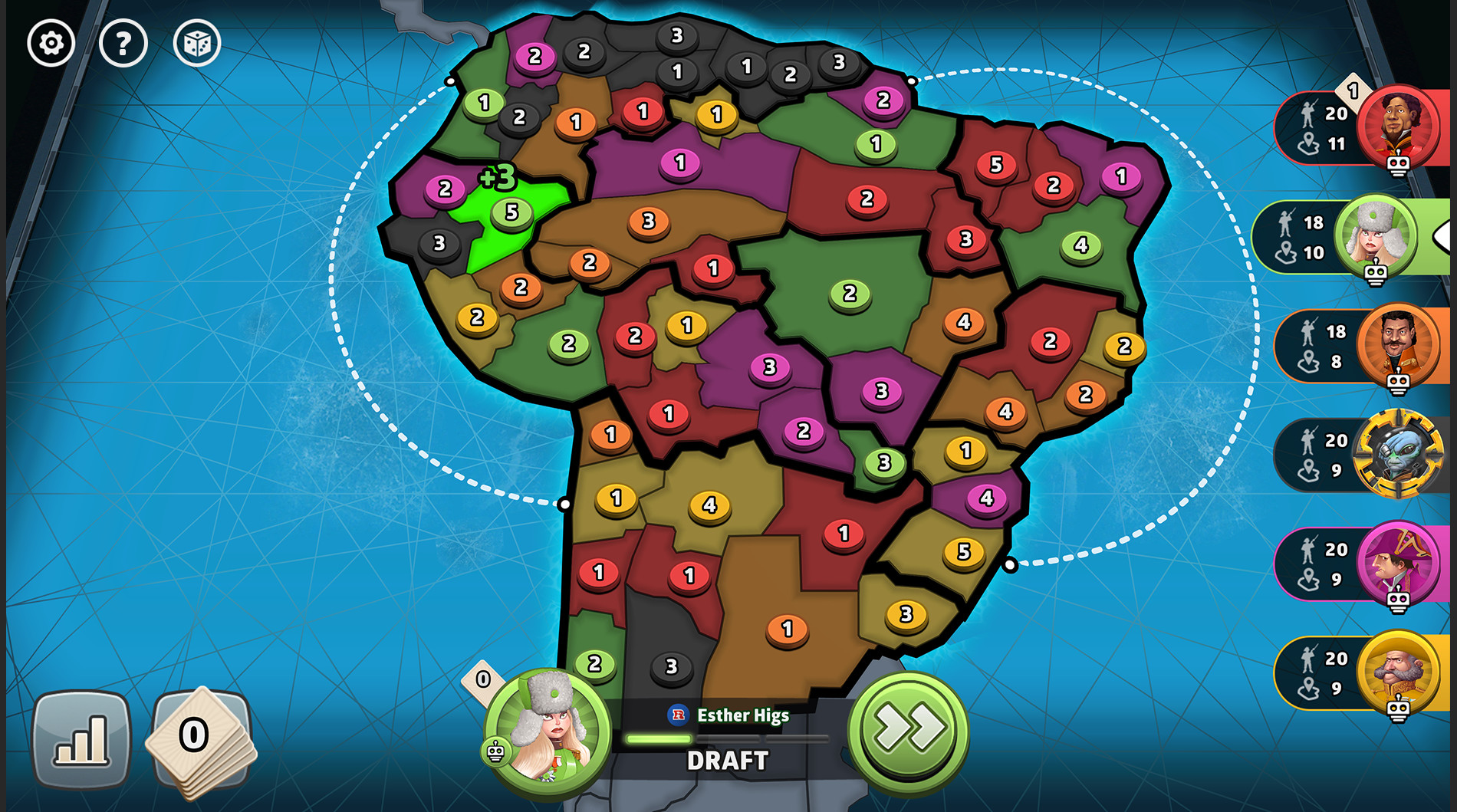Click the dice icon in the top bar
Viewport: 1457px width, 812px height.
(x=197, y=44)
